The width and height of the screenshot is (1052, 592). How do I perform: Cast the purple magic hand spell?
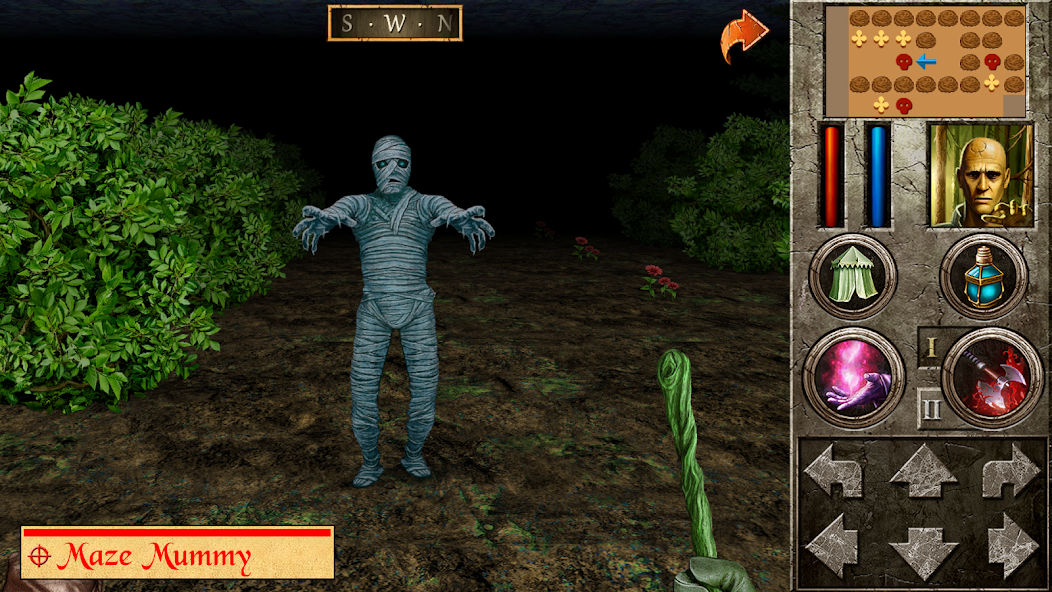point(853,378)
